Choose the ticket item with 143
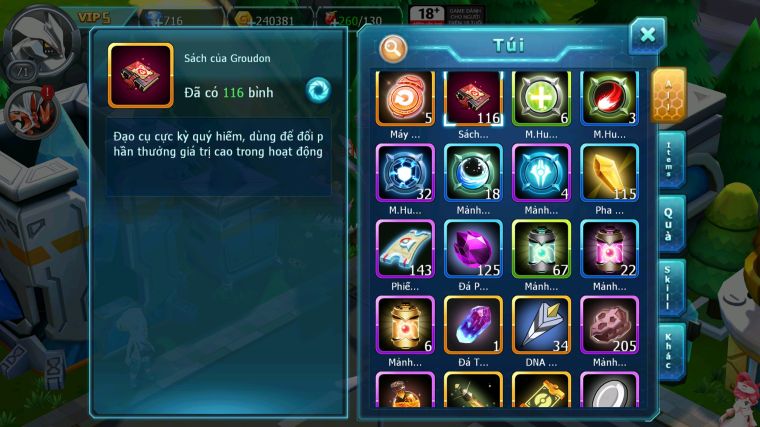The height and width of the screenshot is (427, 760). tap(405, 249)
